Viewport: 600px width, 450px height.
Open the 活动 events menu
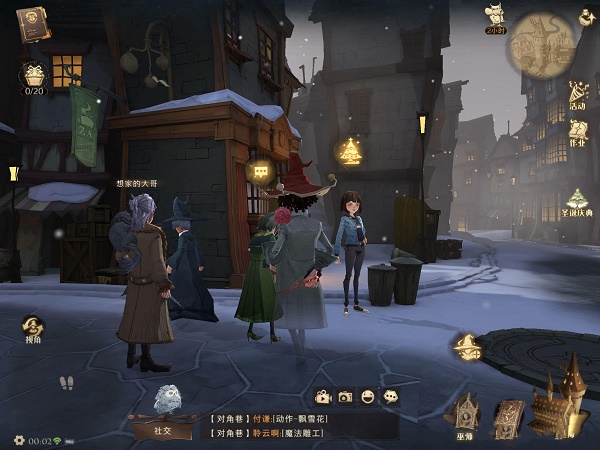click(578, 95)
